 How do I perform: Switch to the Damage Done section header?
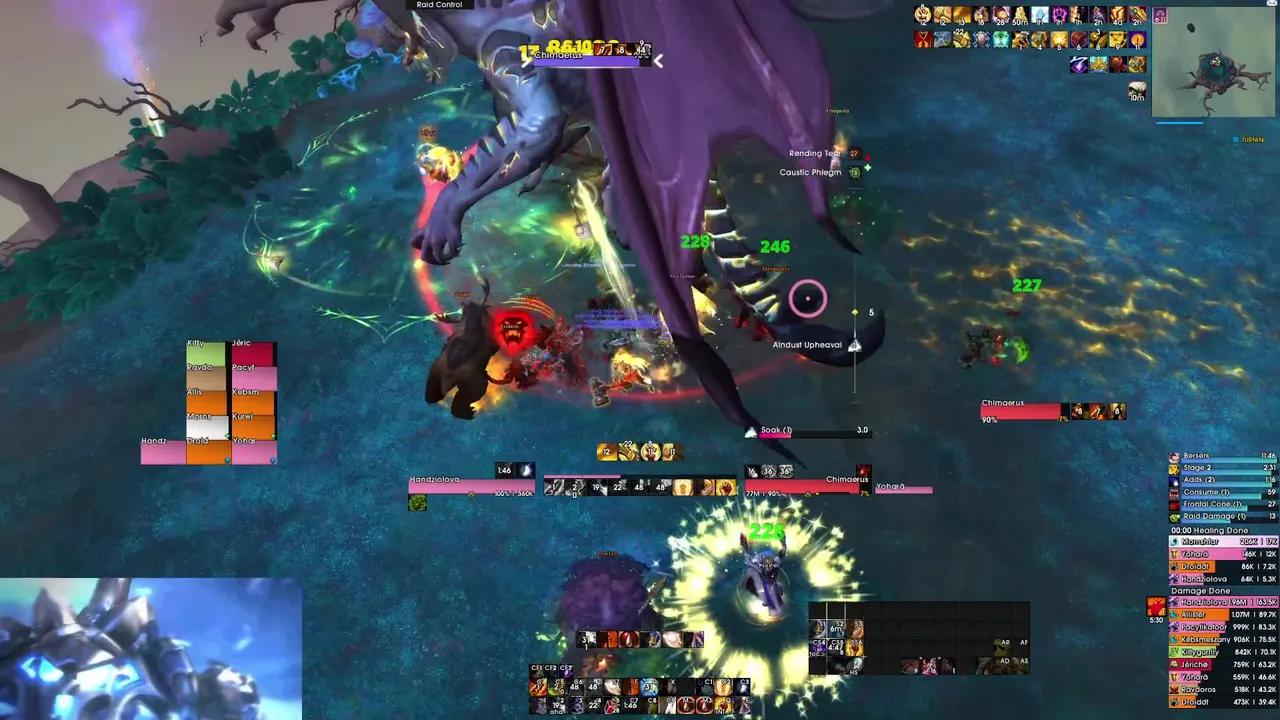pyautogui.click(x=1198, y=590)
